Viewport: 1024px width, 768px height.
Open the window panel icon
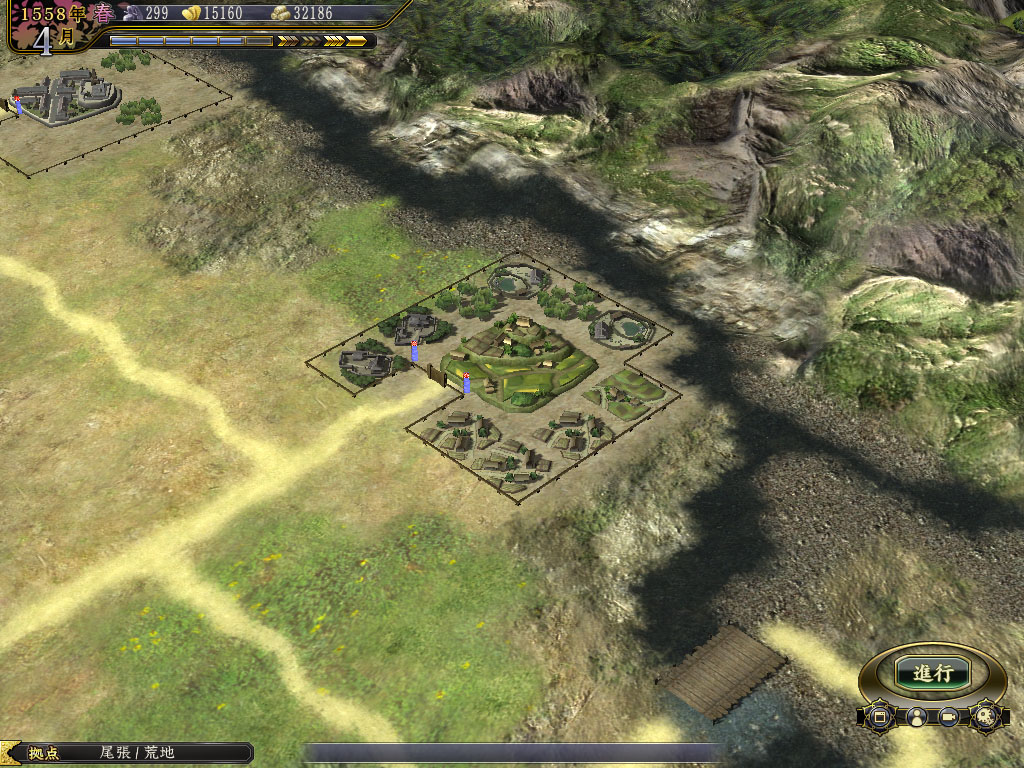pos(880,717)
